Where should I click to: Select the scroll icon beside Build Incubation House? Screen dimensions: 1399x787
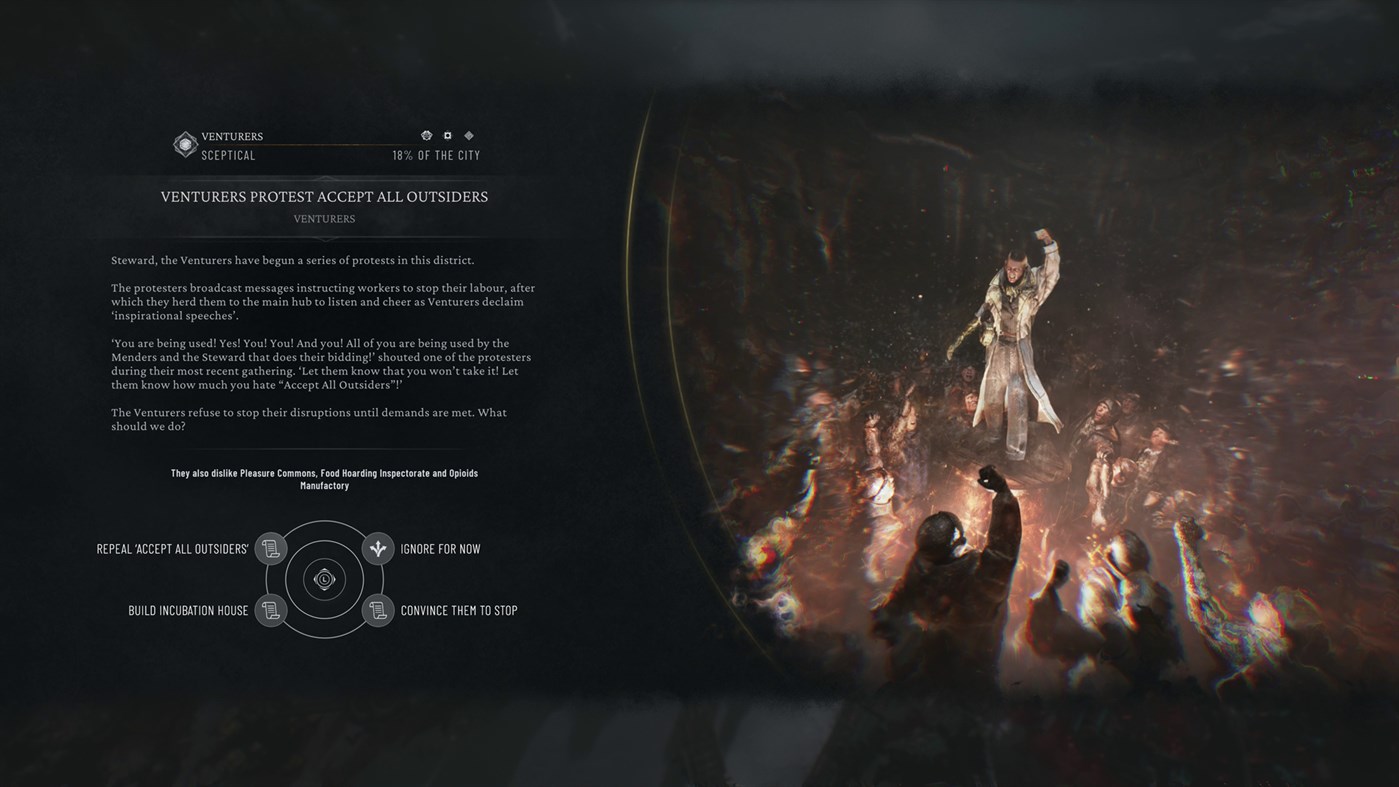(270, 610)
